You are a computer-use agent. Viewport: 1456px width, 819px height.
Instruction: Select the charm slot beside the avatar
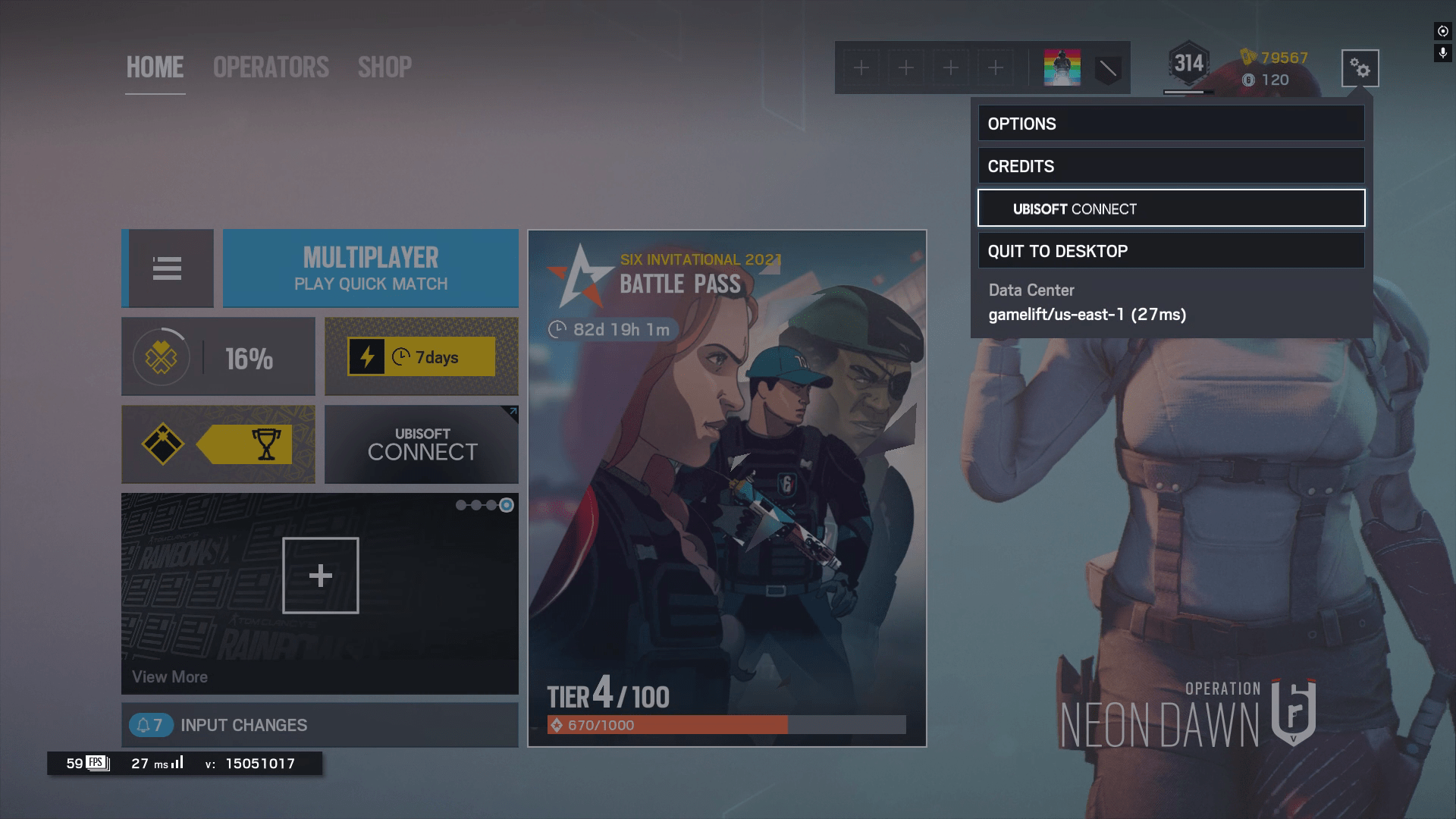tap(1107, 67)
